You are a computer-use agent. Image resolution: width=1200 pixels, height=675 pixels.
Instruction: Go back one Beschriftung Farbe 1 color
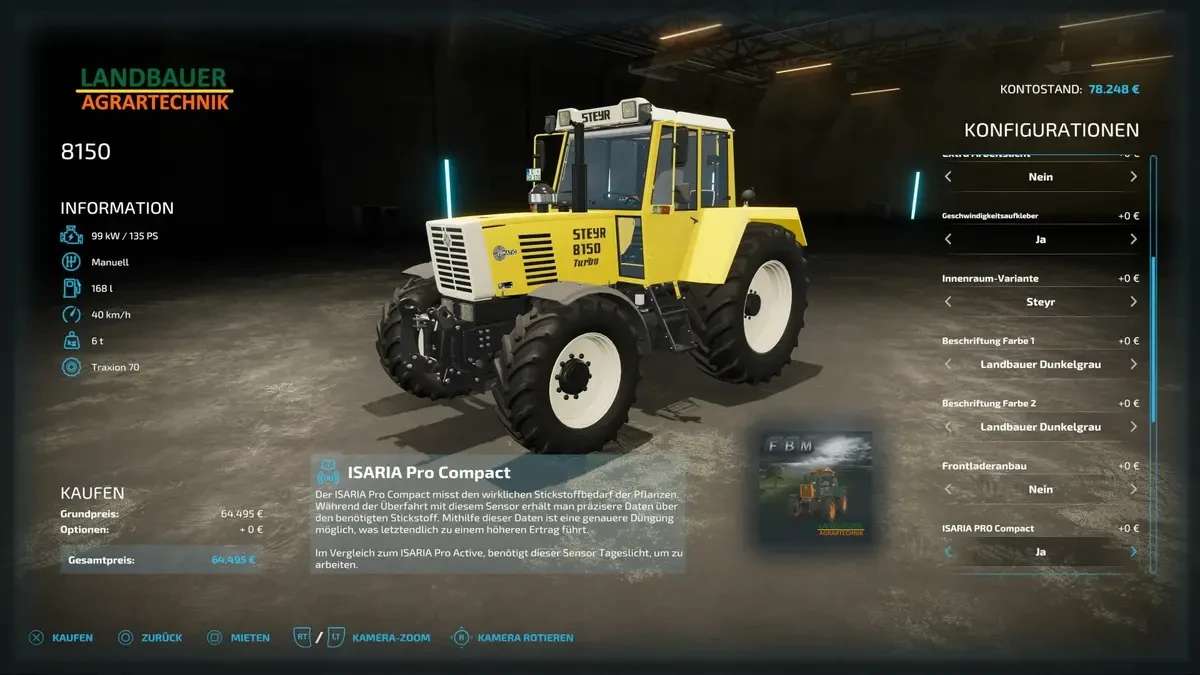pyautogui.click(x=948, y=364)
